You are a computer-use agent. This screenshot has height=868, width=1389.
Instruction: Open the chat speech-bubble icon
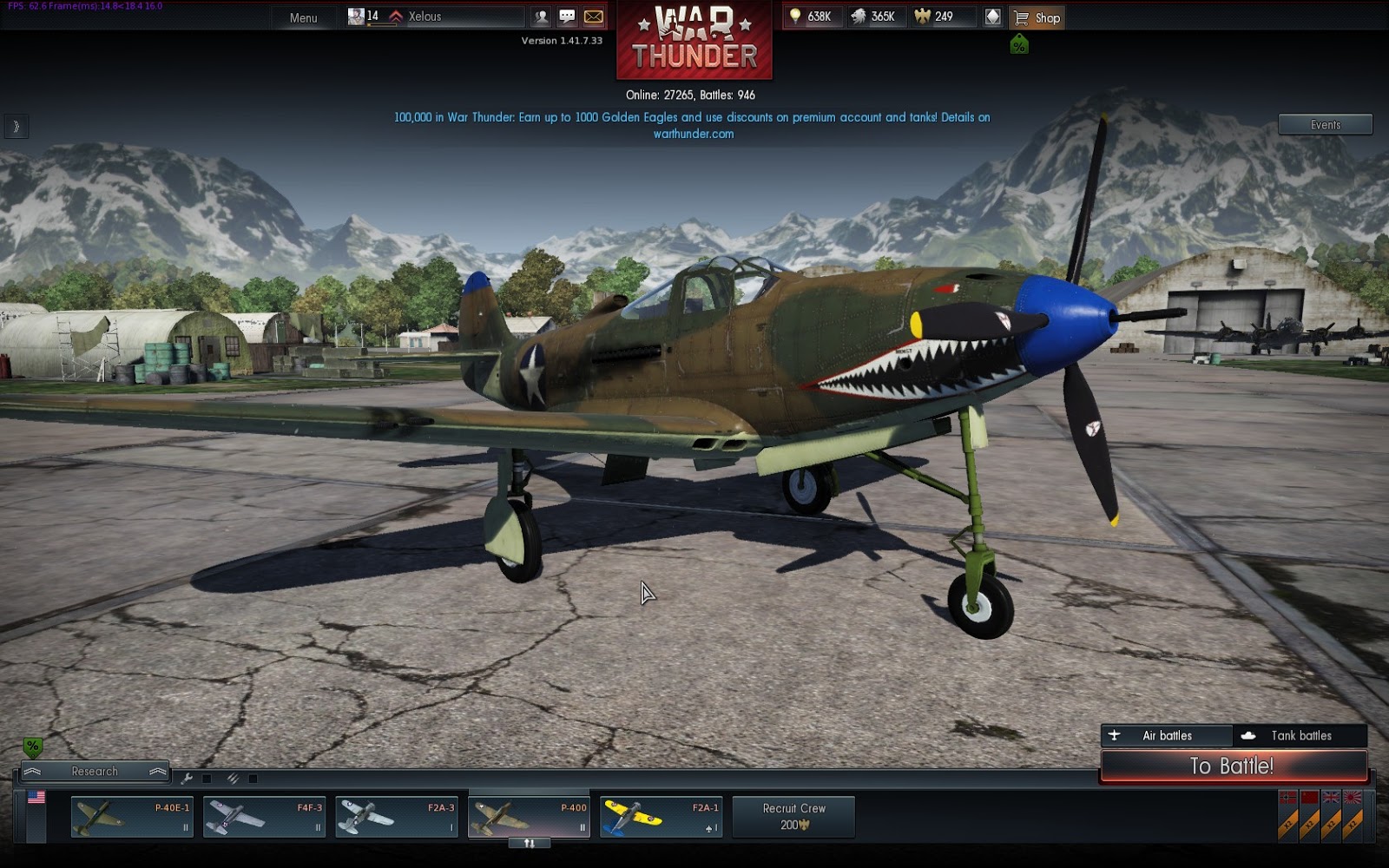click(567, 16)
